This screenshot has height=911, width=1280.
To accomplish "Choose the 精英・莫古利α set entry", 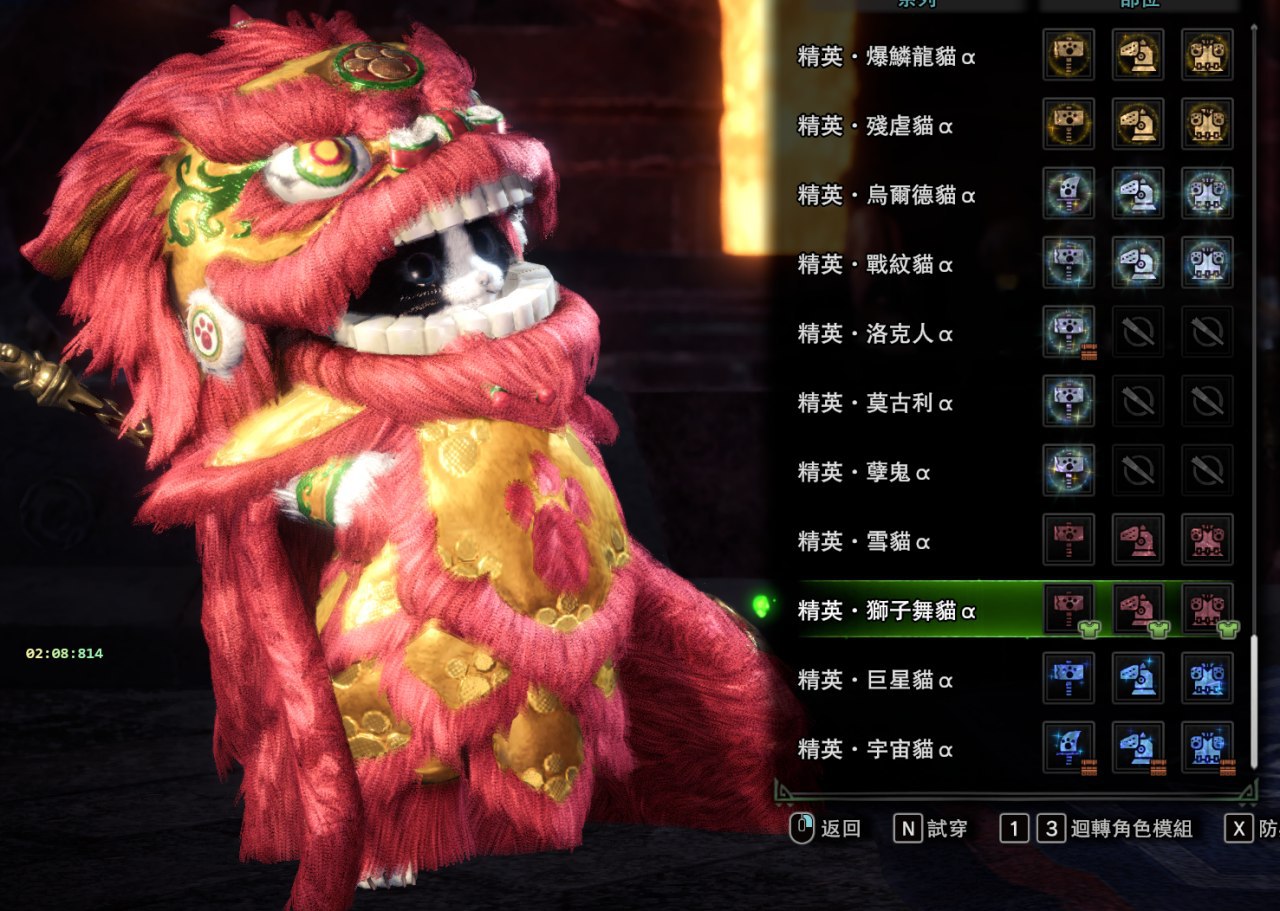I will click(x=875, y=402).
